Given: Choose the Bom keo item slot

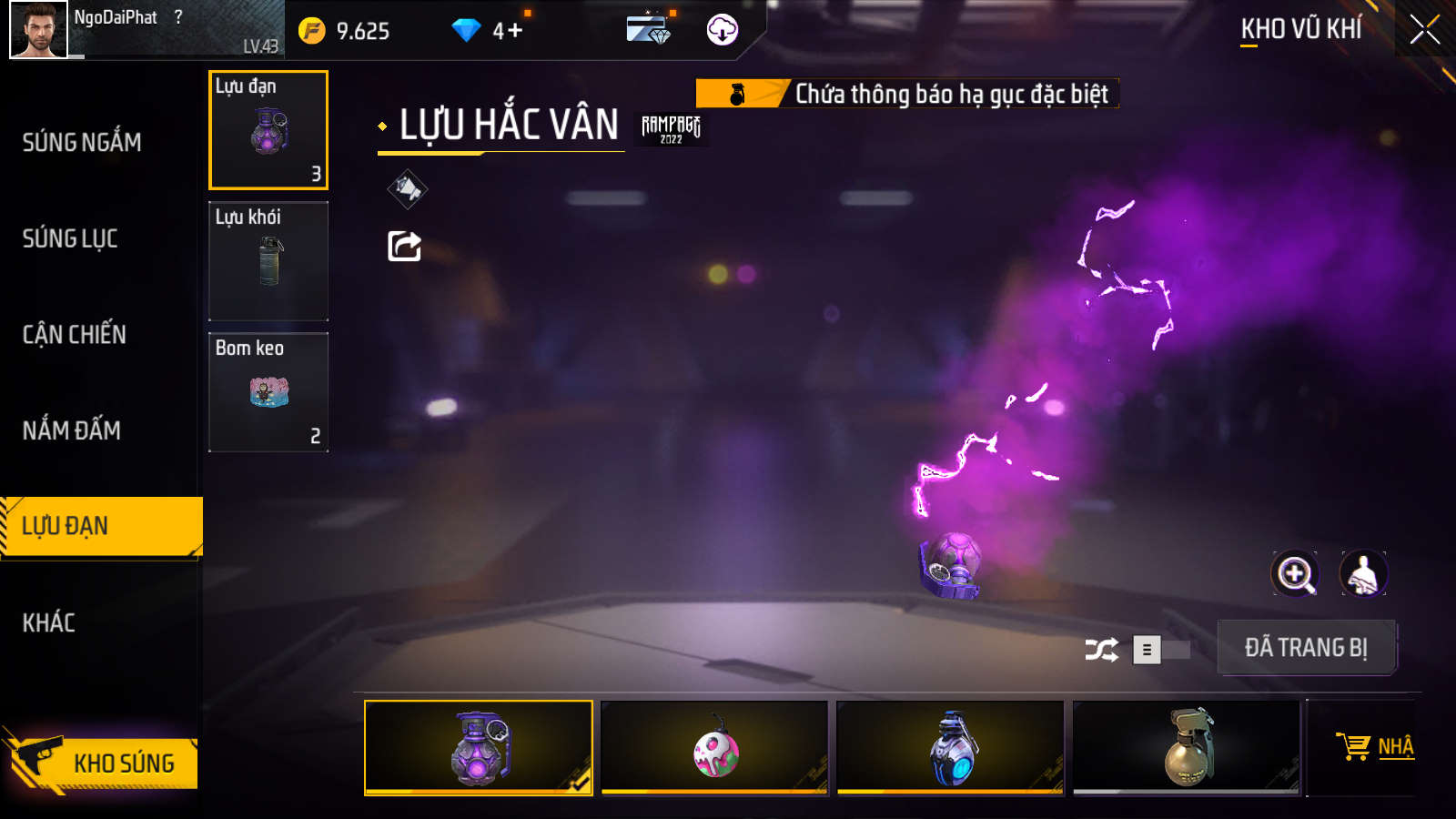Looking at the screenshot, I should point(268,392).
